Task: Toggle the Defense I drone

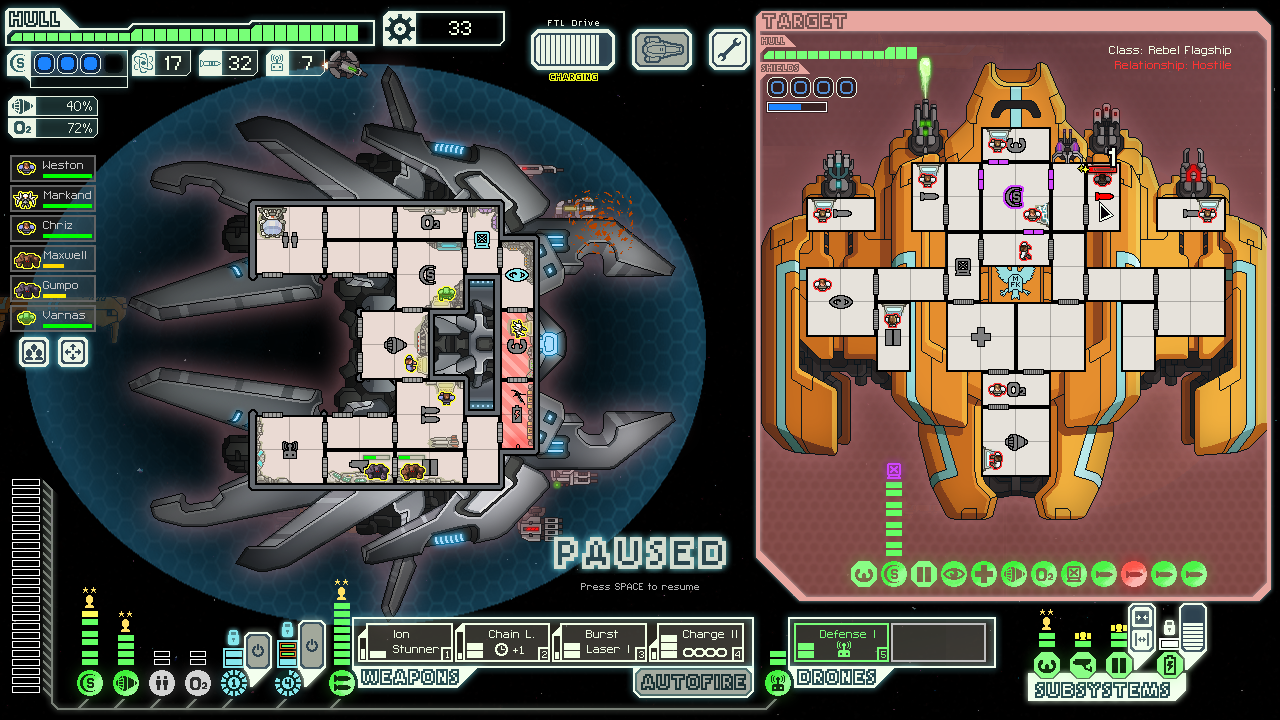Action: pos(841,642)
